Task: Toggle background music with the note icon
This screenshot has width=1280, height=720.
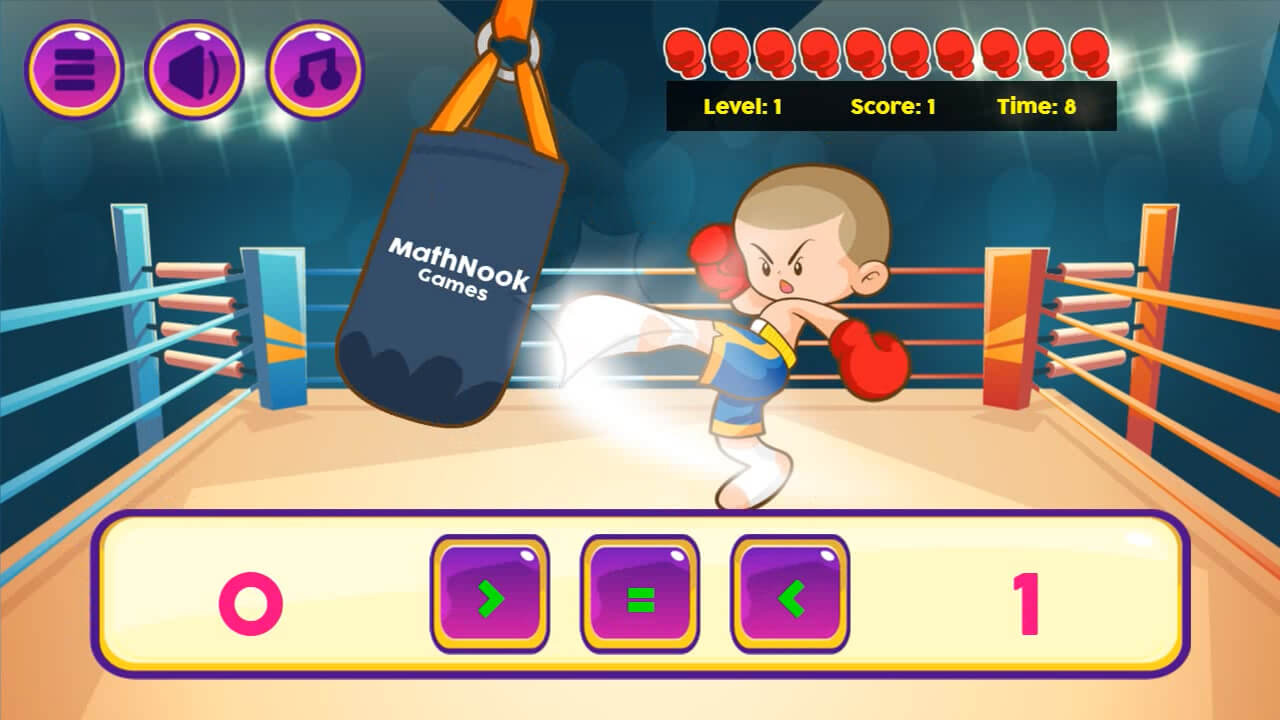Action: (315, 68)
